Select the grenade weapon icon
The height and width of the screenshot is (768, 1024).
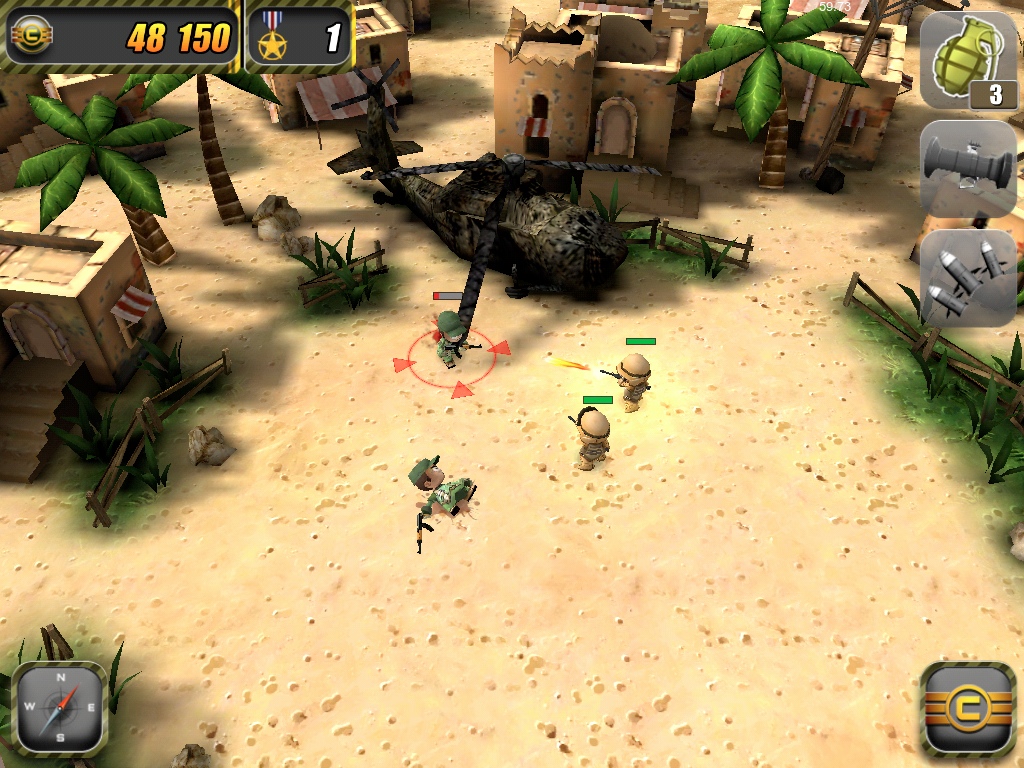pyautogui.click(x=967, y=59)
